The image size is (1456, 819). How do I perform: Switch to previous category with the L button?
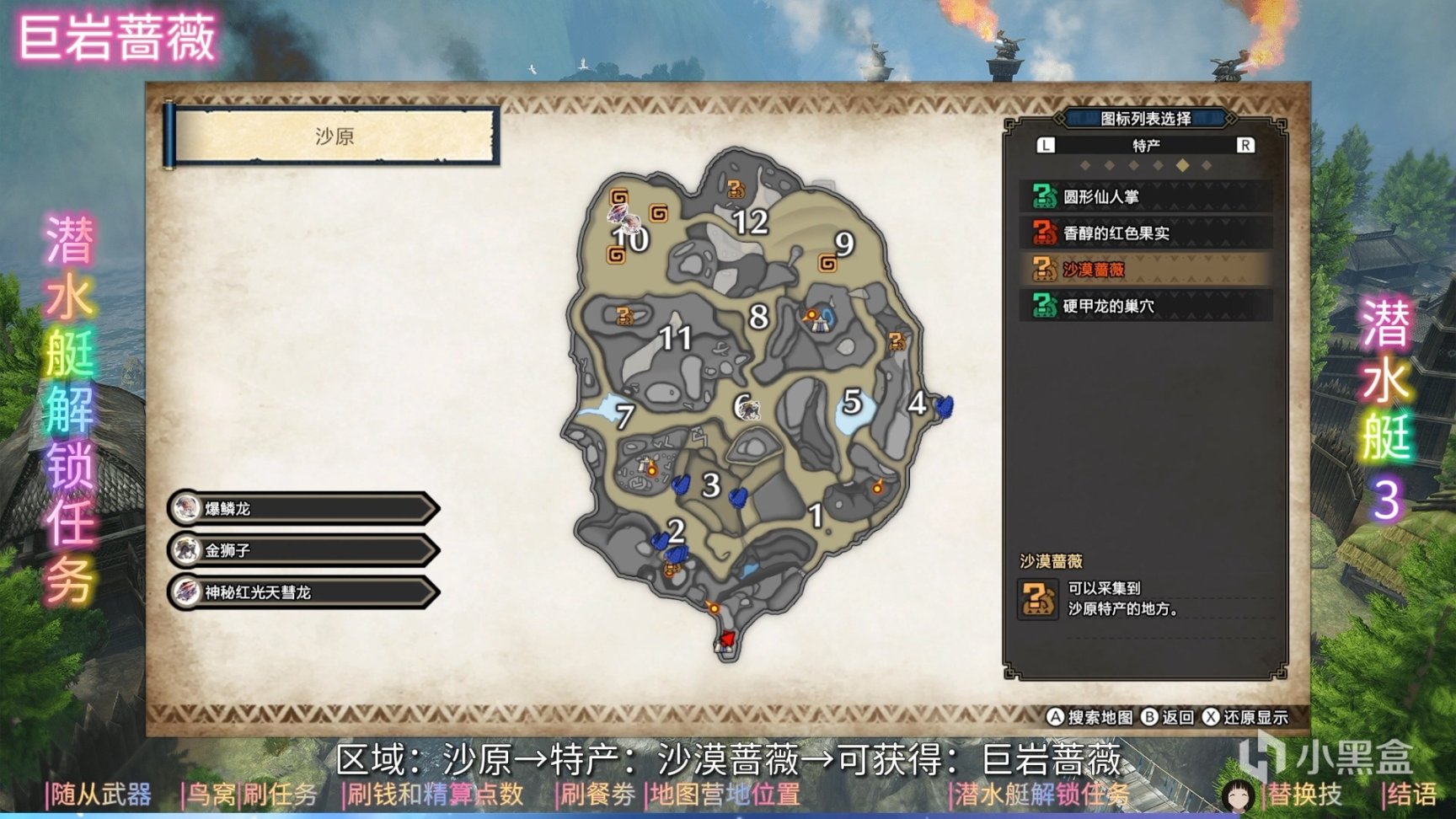click(1046, 147)
